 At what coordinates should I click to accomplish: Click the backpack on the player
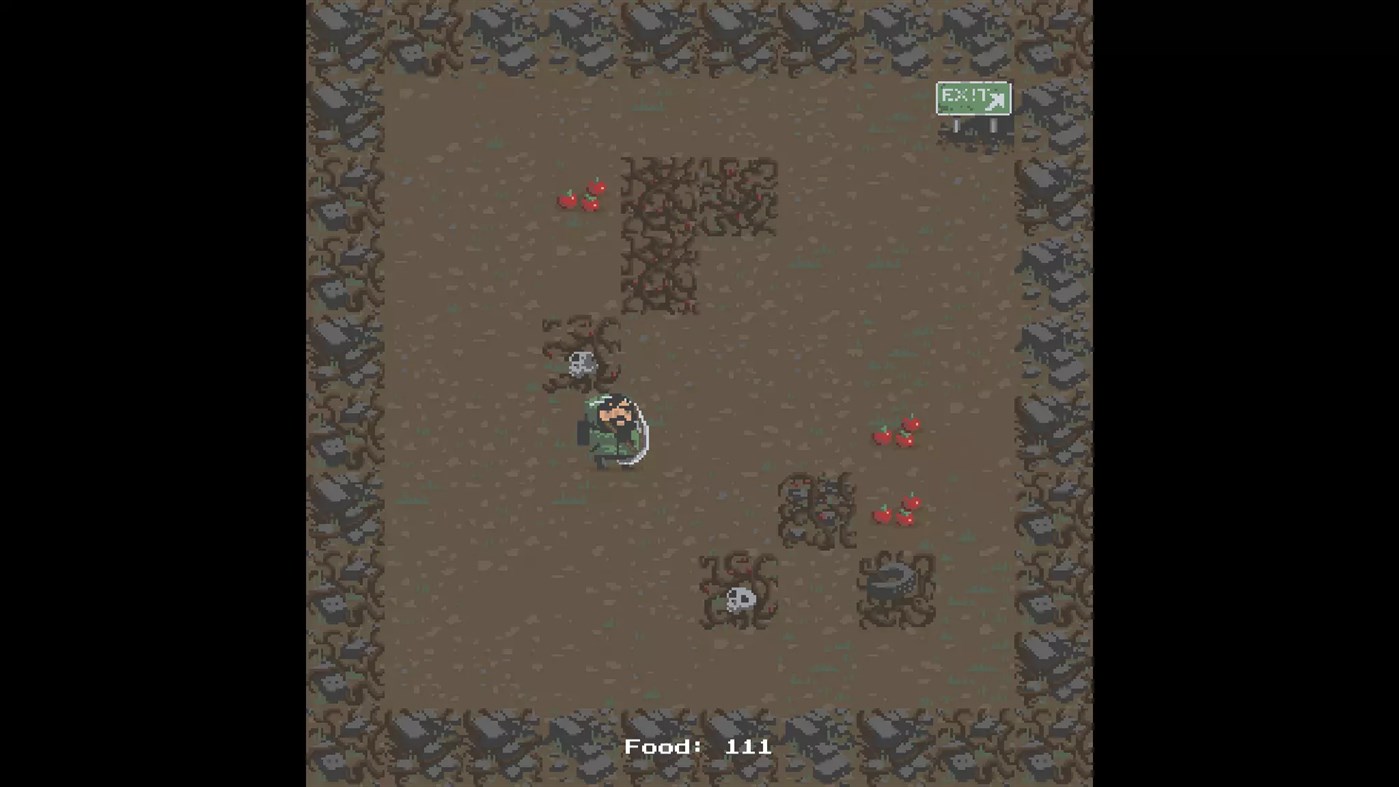pyautogui.click(x=583, y=430)
